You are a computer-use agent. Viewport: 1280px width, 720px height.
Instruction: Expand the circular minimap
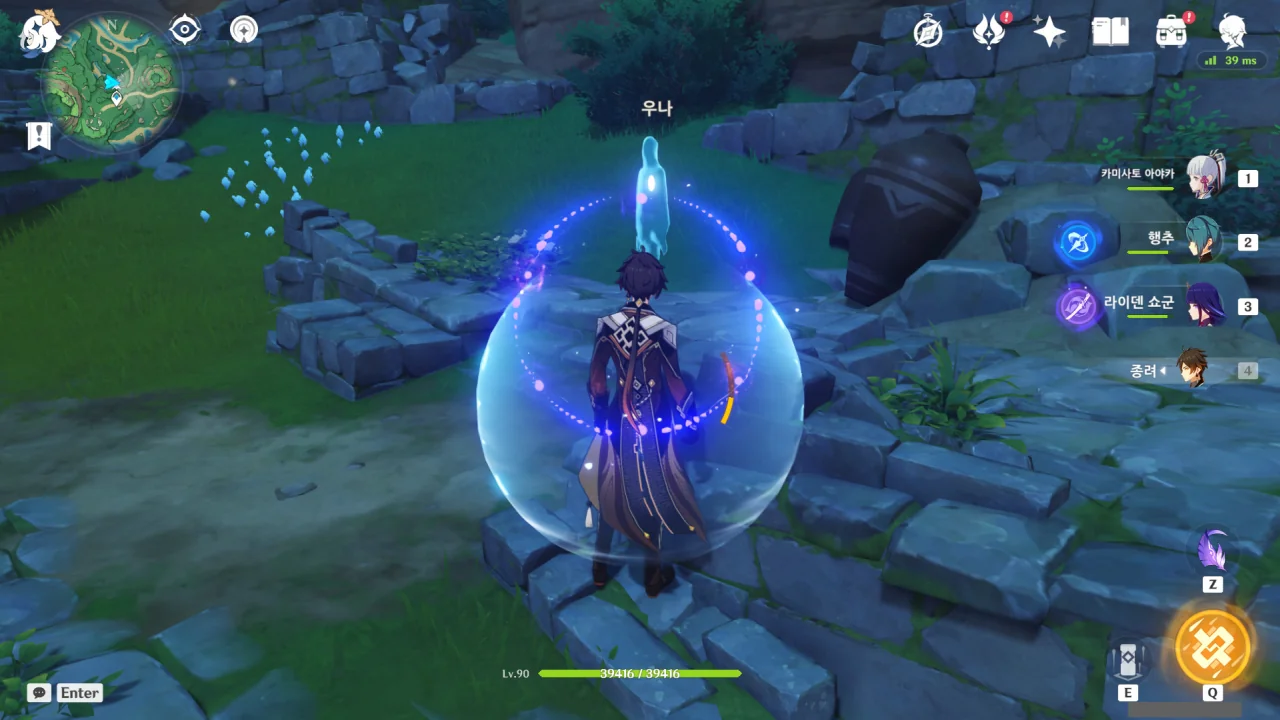click(x=112, y=83)
